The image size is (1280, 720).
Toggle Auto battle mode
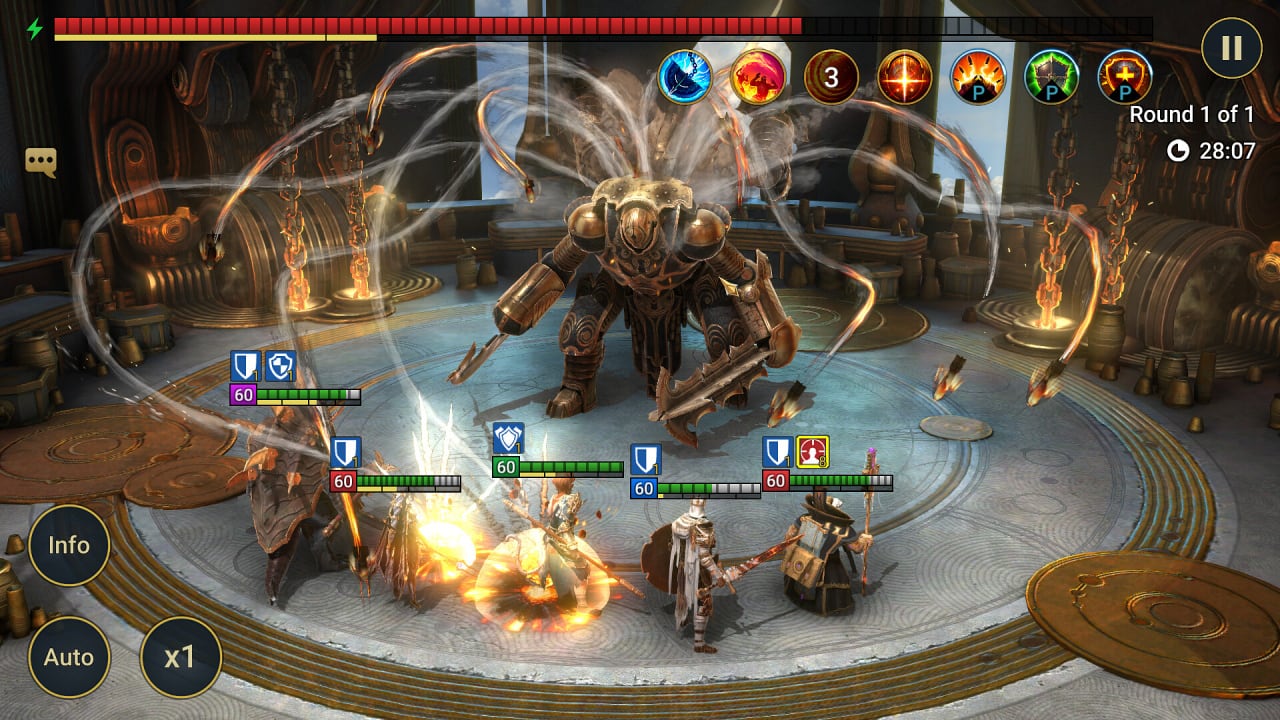(x=69, y=657)
